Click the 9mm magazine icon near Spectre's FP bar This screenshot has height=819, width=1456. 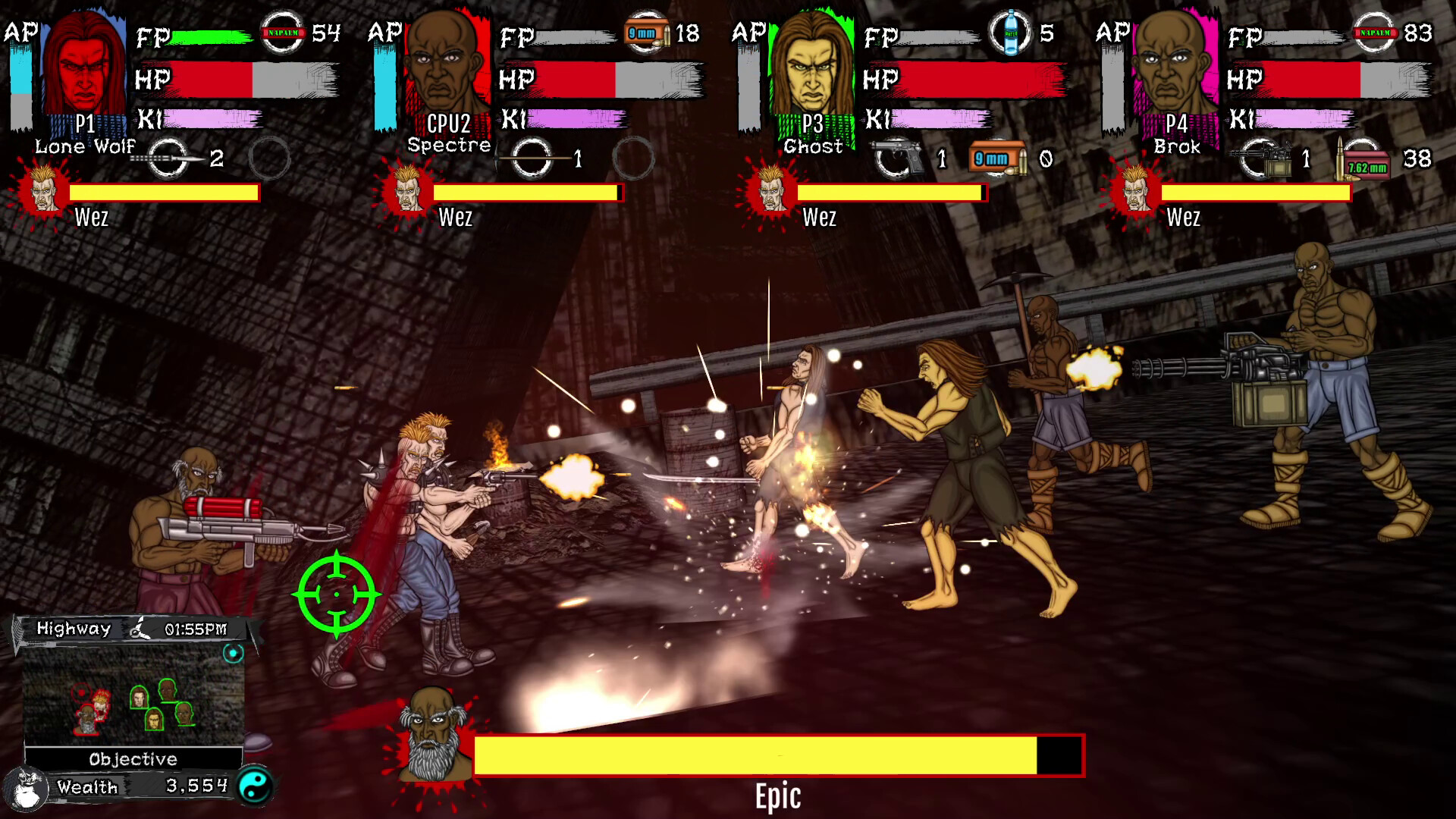[648, 32]
